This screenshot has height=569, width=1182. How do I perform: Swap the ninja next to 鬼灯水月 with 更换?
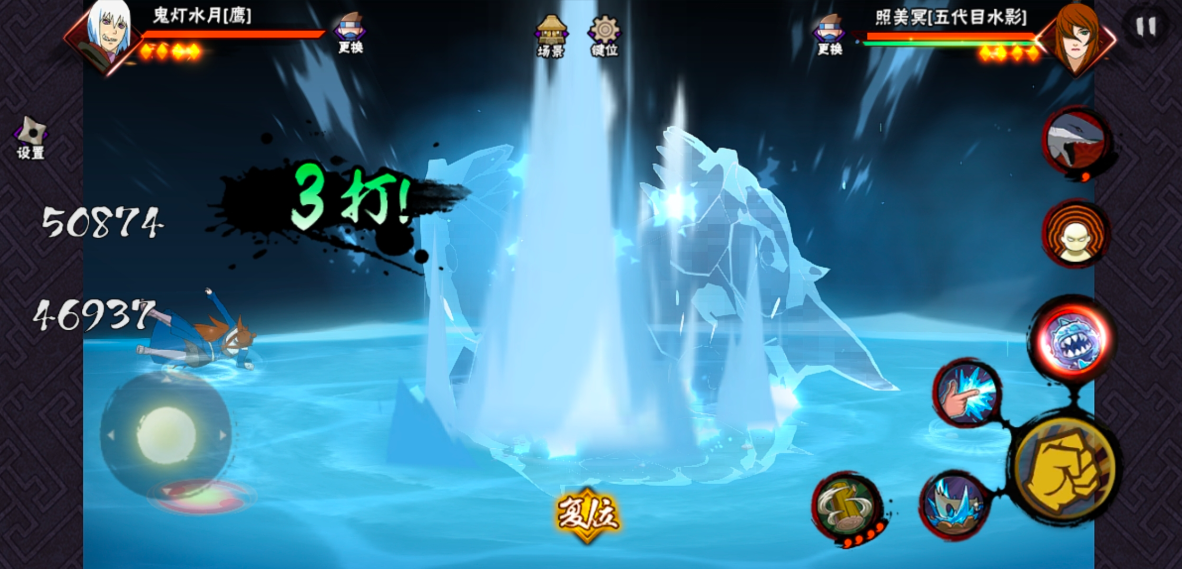[x=350, y=33]
